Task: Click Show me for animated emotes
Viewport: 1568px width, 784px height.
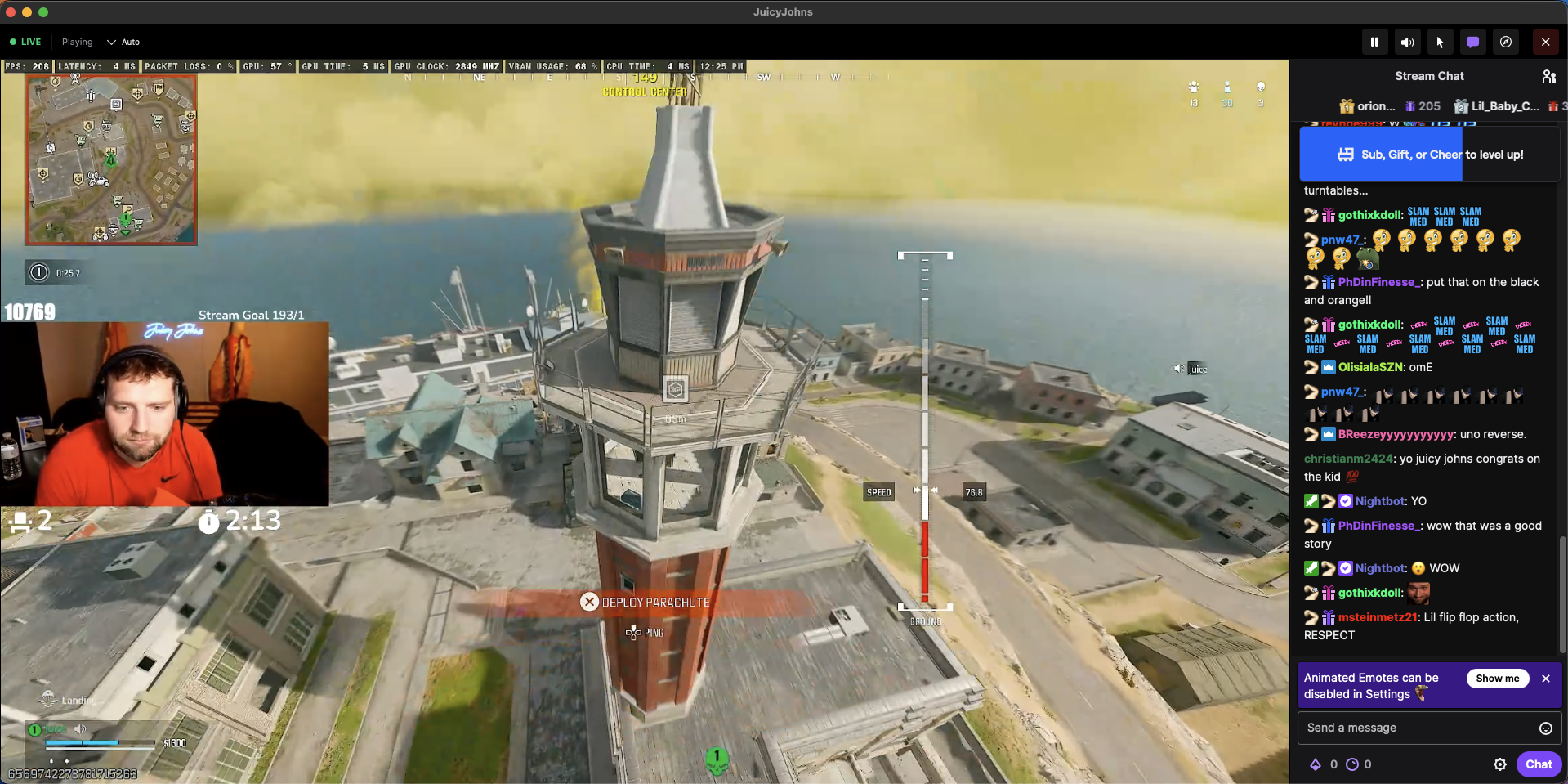Action: [x=1497, y=679]
